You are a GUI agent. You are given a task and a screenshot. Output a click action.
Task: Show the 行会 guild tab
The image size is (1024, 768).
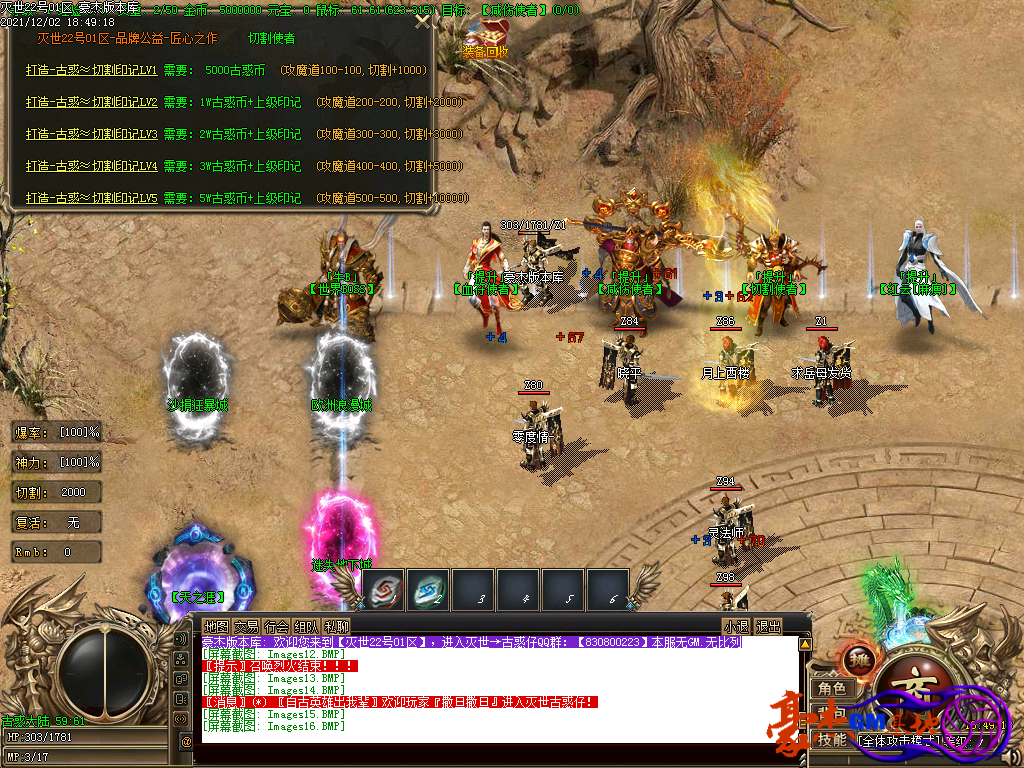(x=276, y=626)
